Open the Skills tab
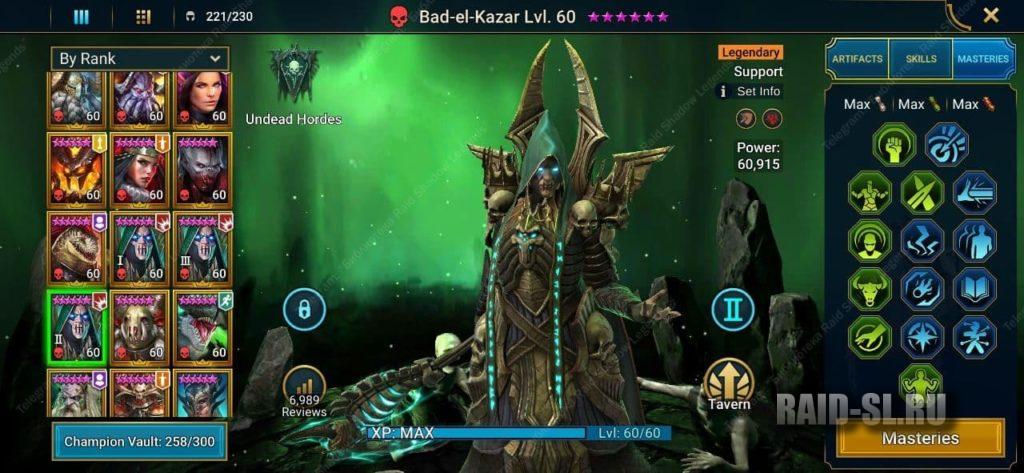 [x=920, y=59]
